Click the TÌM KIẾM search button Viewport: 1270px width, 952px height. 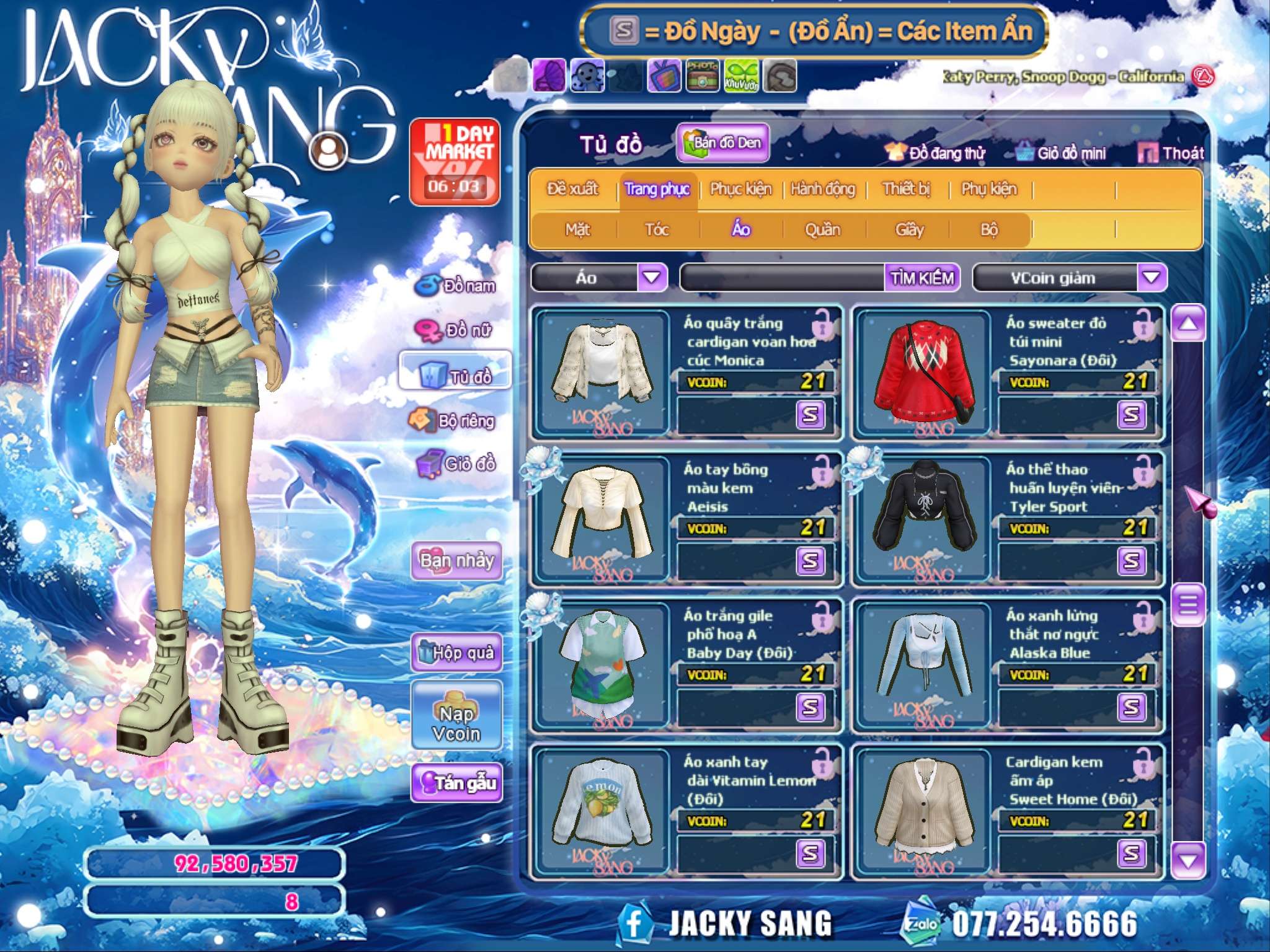[x=922, y=278]
